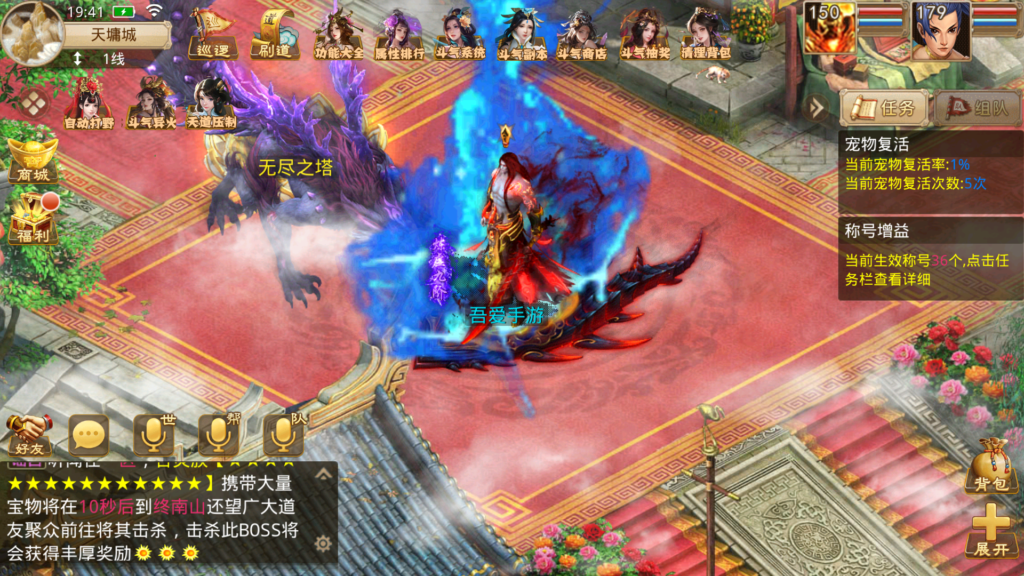Open the 巡逻 patrol icon
Image resolution: width=1024 pixels, height=576 pixels.
point(212,33)
